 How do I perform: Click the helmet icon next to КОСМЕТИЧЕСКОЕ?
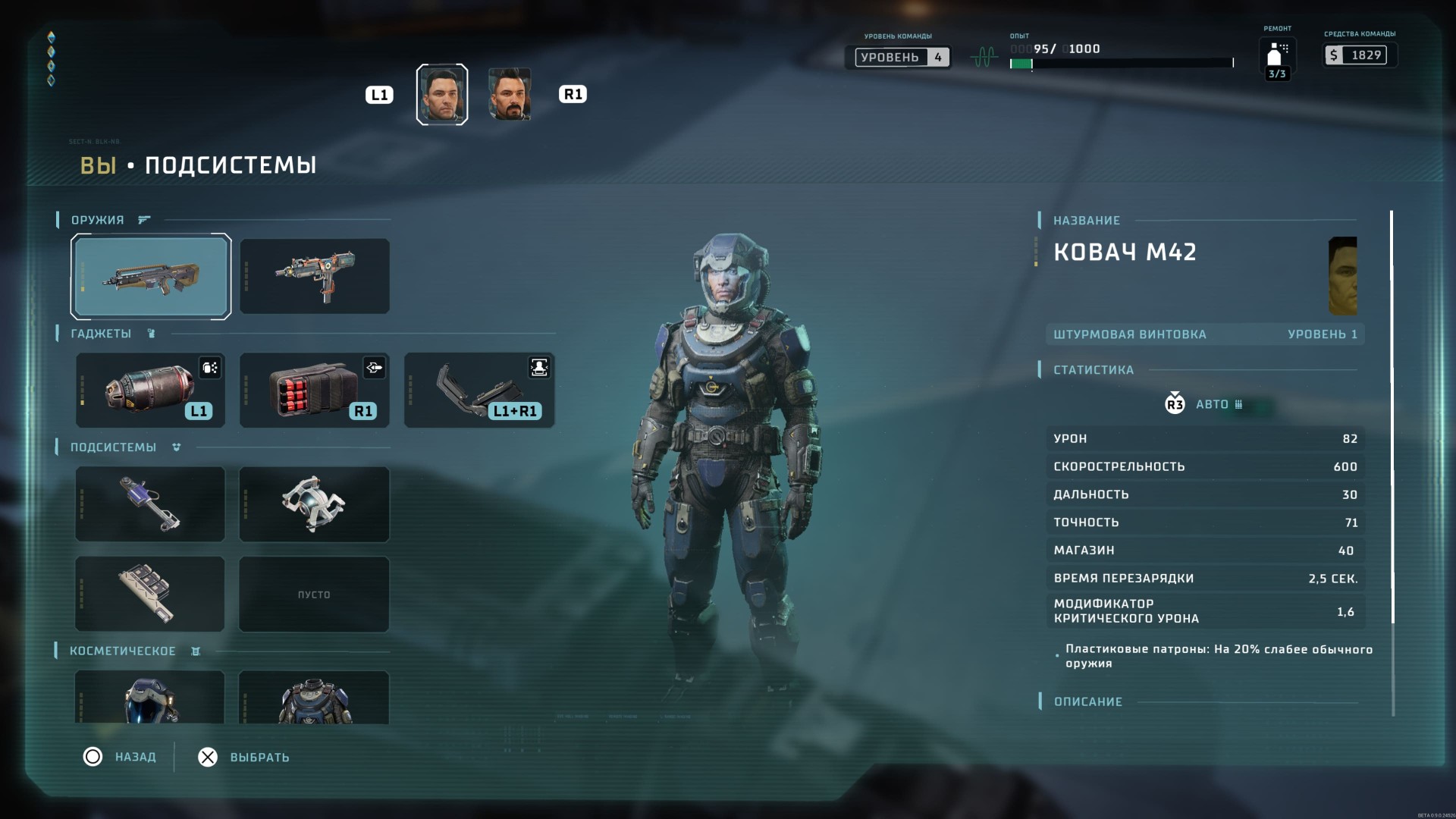[x=196, y=651]
